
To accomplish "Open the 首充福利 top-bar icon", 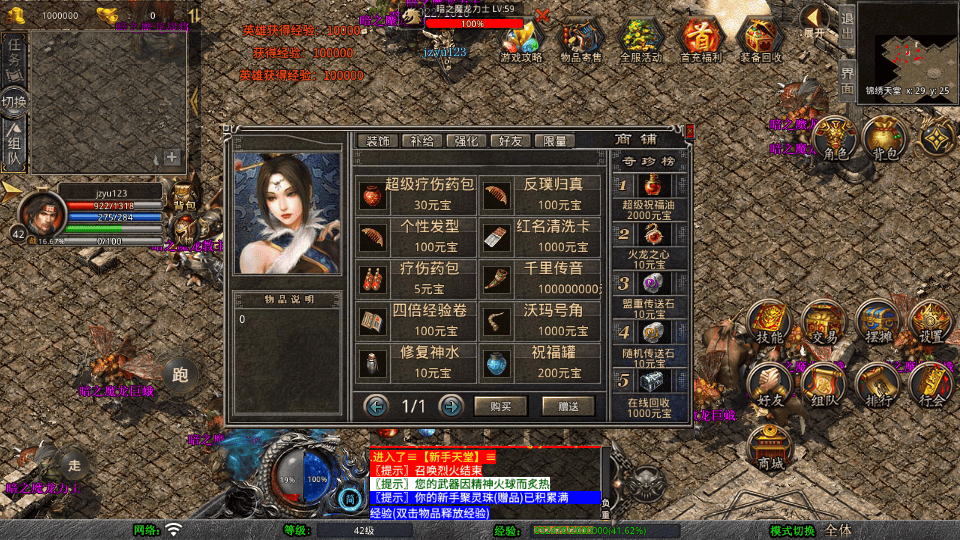I will [x=703, y=42].
